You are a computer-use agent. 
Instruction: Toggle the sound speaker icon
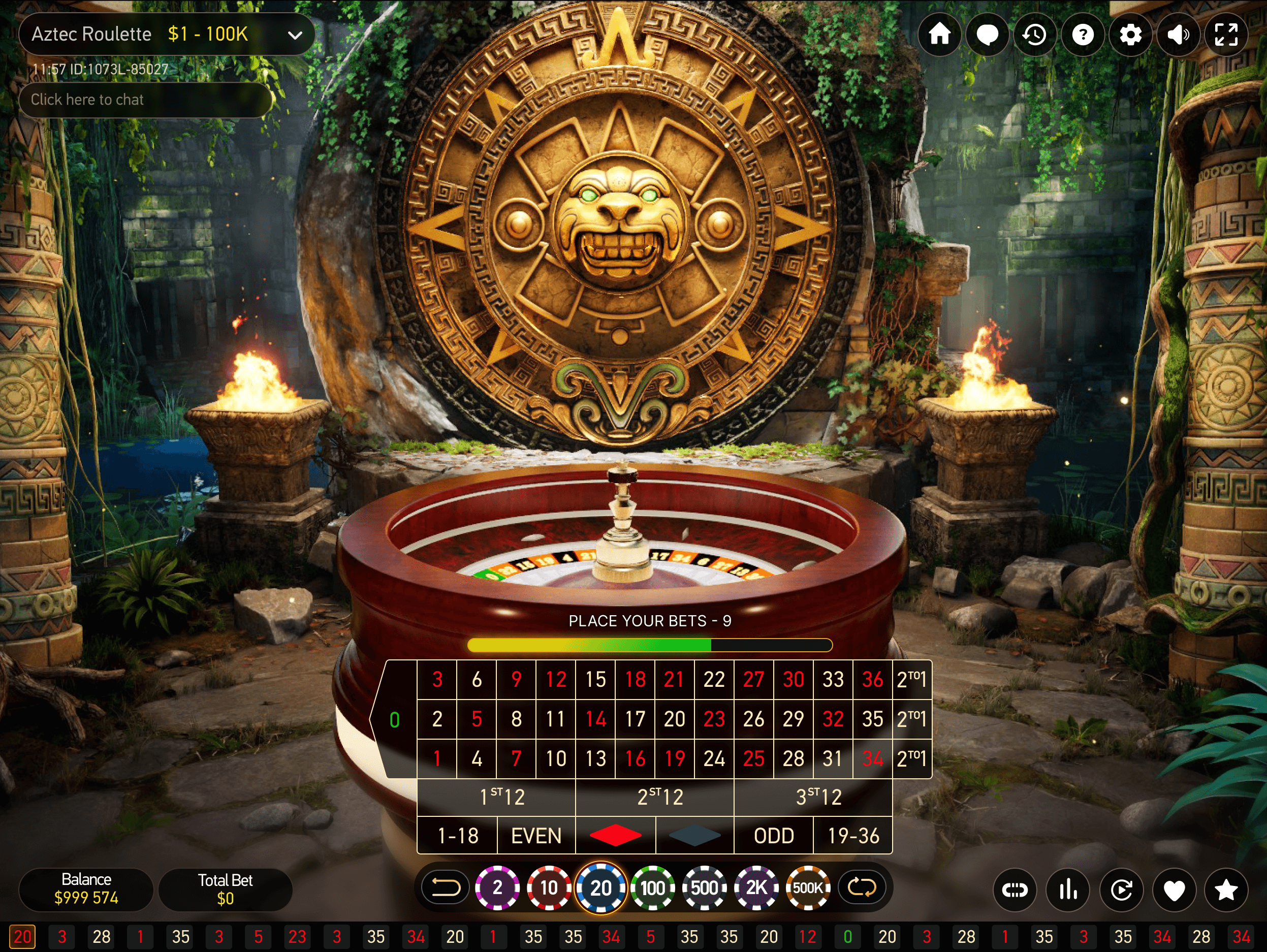pos(1178,35)
